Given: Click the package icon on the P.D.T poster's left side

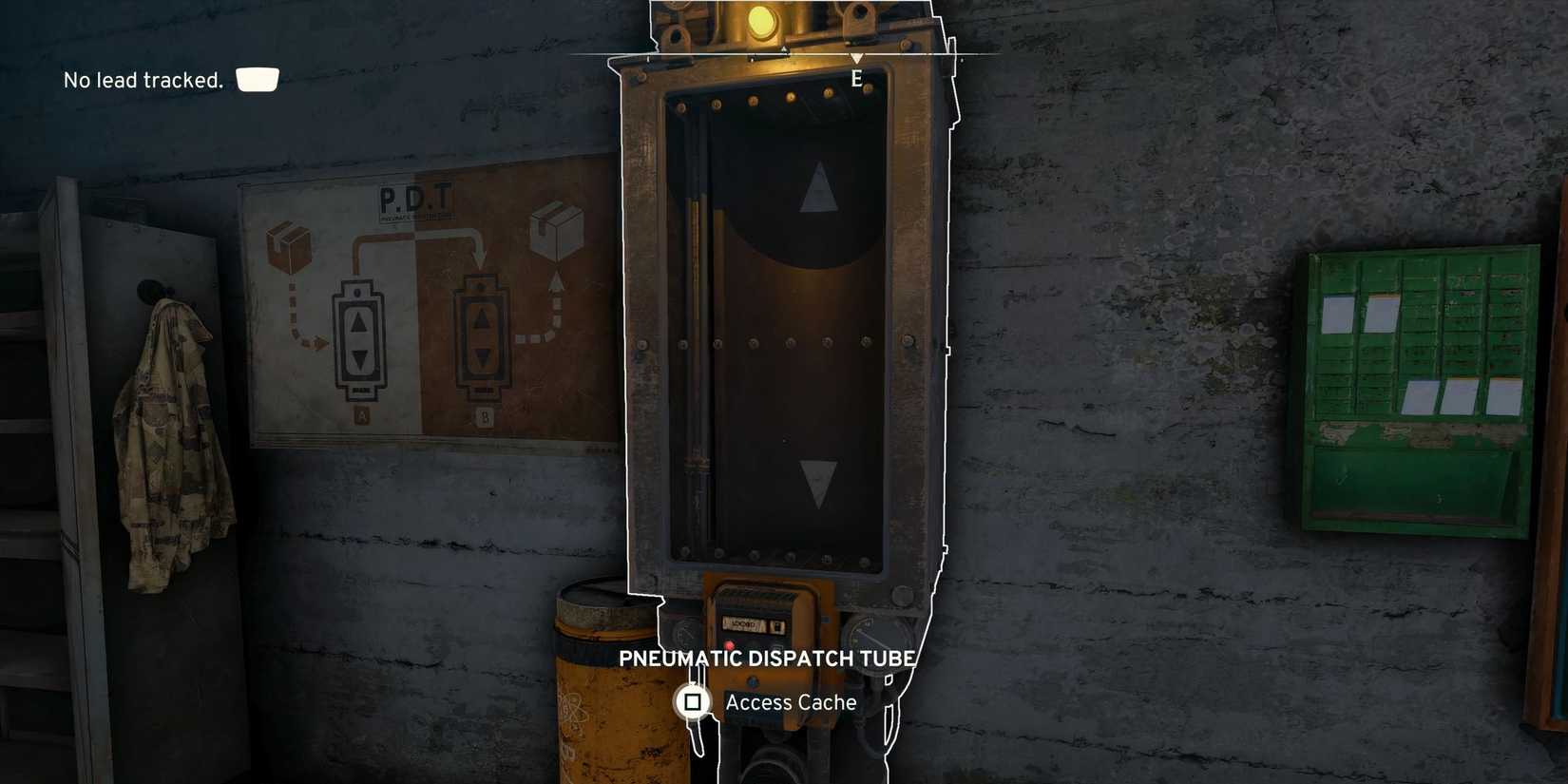Looking at the screenshot, I should click(x=290, y=248).
